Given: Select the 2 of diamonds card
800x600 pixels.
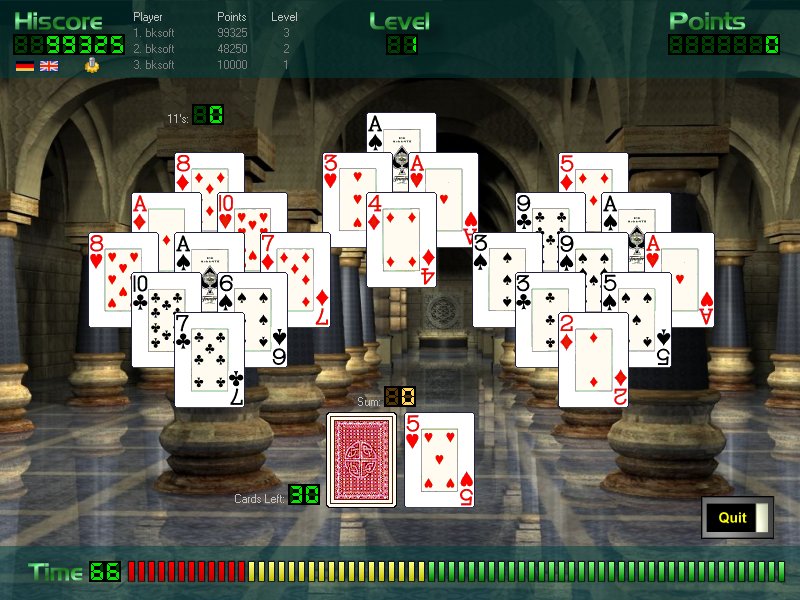Looking at the screenshot, I should 593,360.
